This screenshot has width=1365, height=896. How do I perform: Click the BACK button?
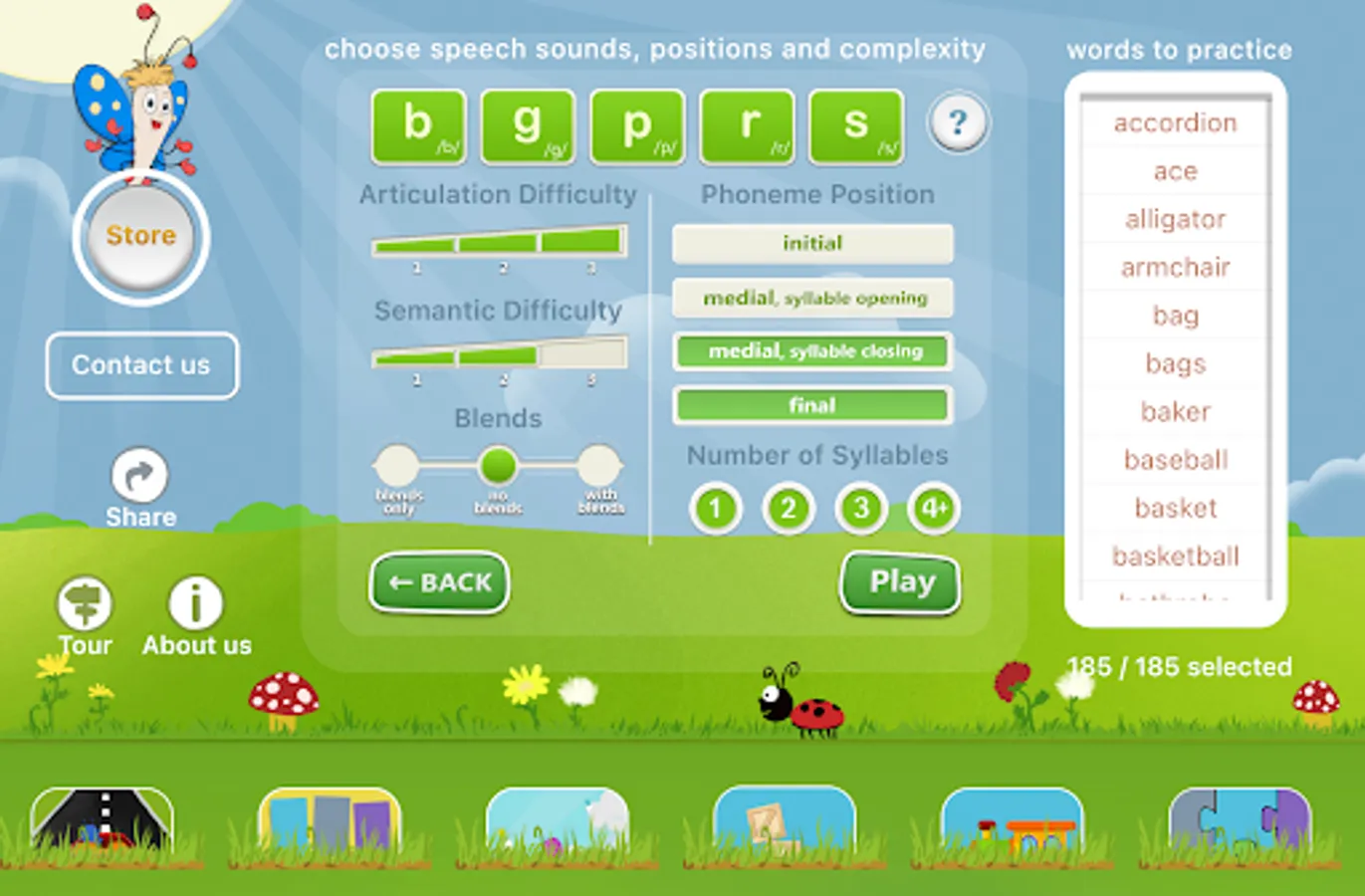[438, 583]
